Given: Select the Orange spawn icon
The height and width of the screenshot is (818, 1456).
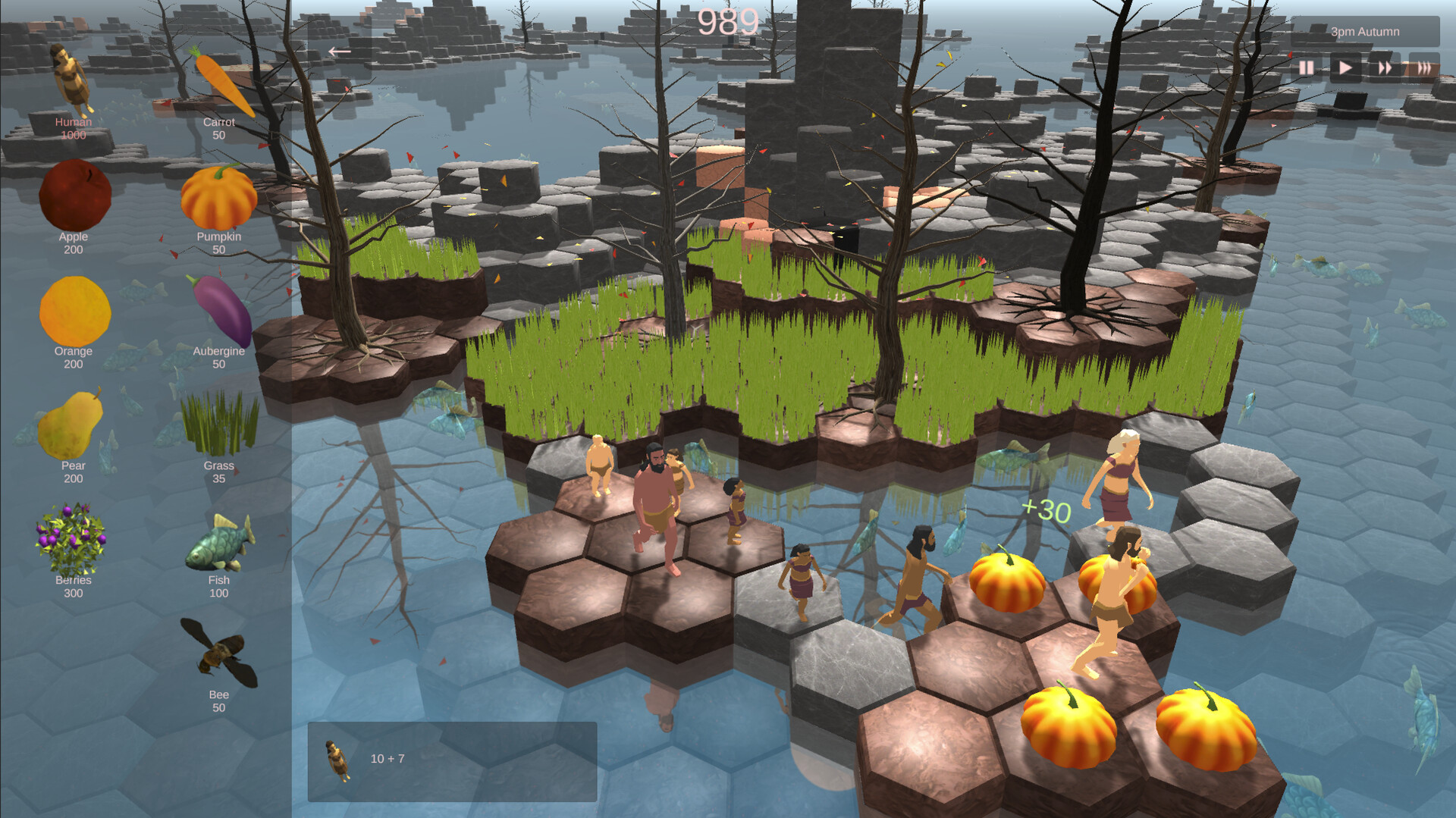Looking at the screenshot, I should click(x=74, y=311).
